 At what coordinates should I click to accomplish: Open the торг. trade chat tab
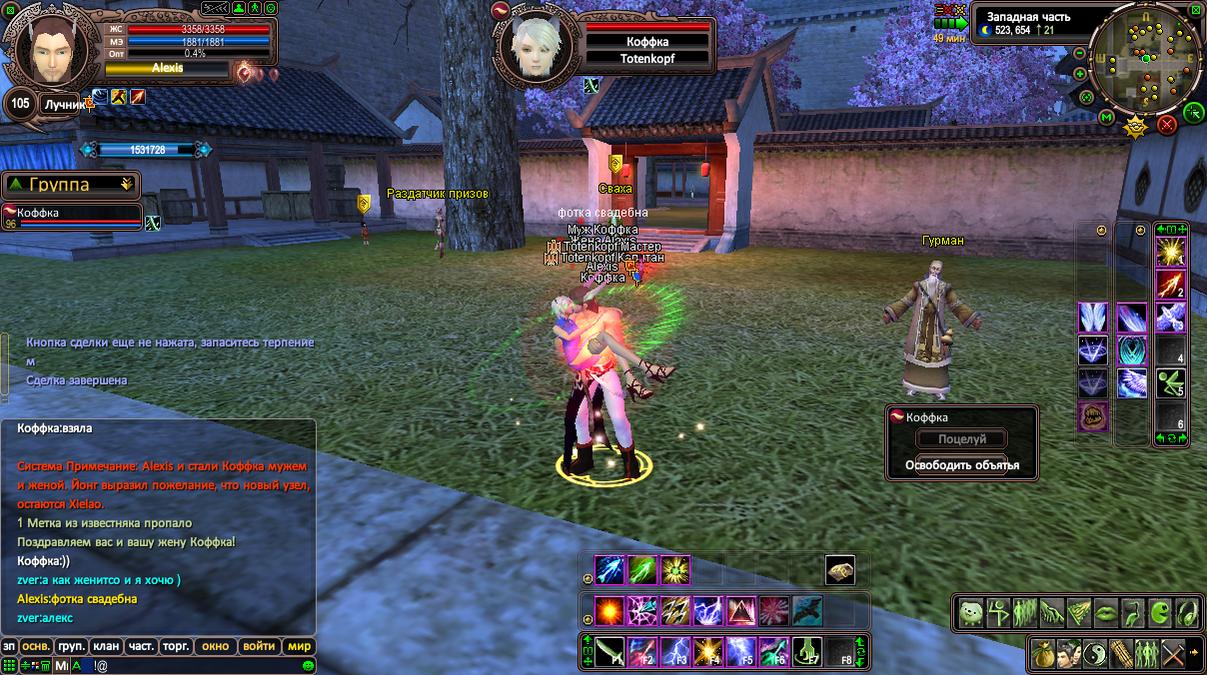(x=176, y=646)
